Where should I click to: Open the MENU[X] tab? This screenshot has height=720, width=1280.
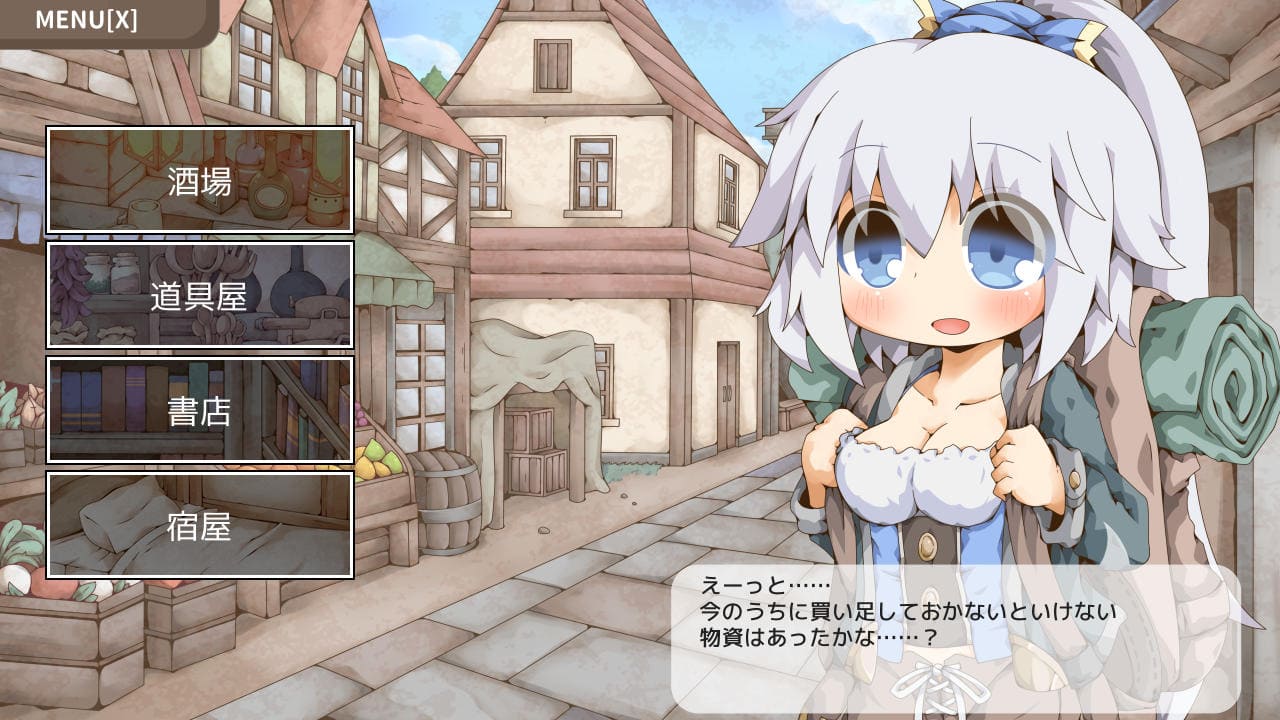coord(88,20)
